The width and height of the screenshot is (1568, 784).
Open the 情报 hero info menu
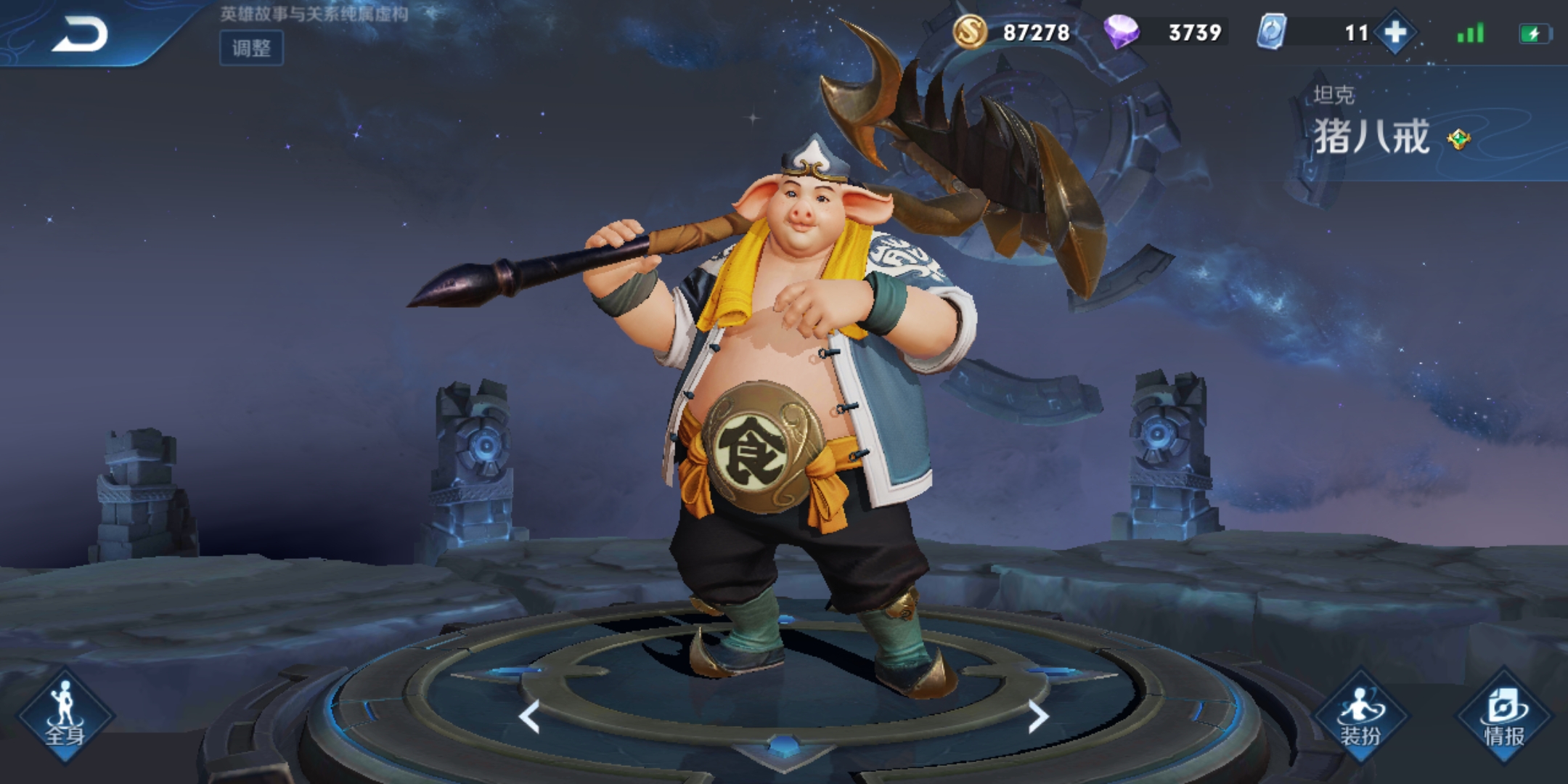pyautogui.click(x=1503, y=716)
